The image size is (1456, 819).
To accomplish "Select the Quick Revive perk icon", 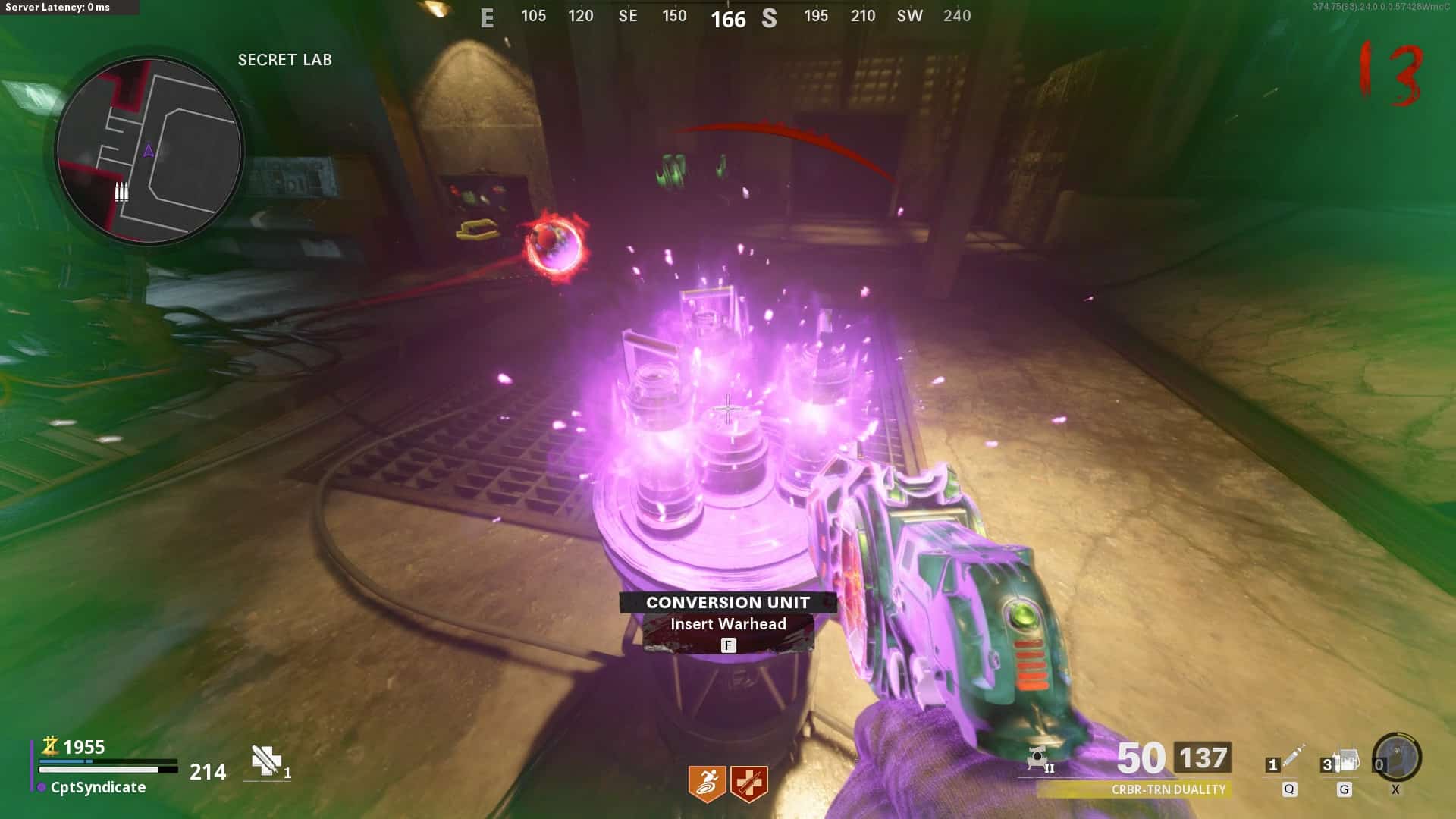I will tap(749, 783).
